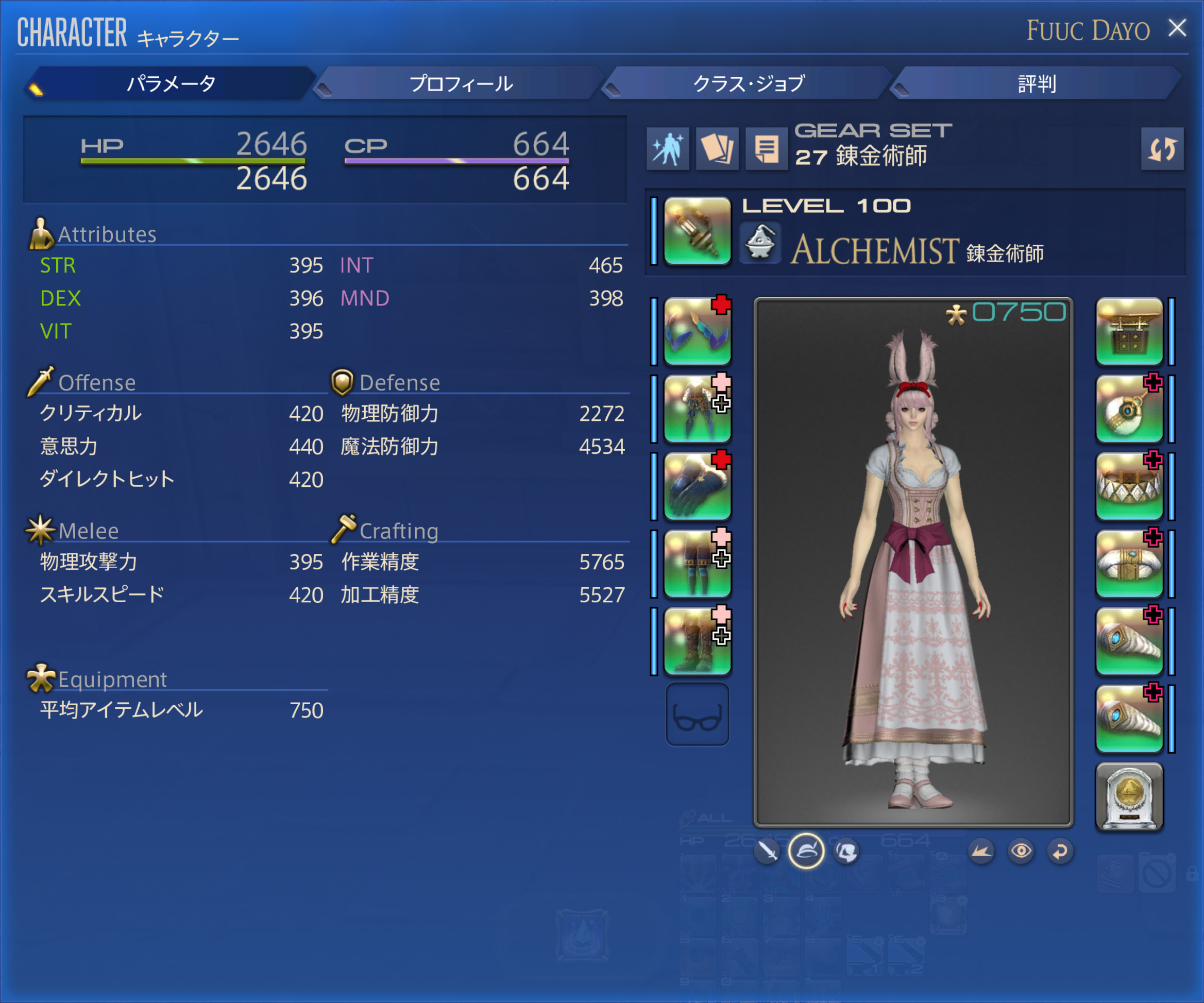
Task: Select the bracelet accessory slot
Action: [x=1129, y=564]
